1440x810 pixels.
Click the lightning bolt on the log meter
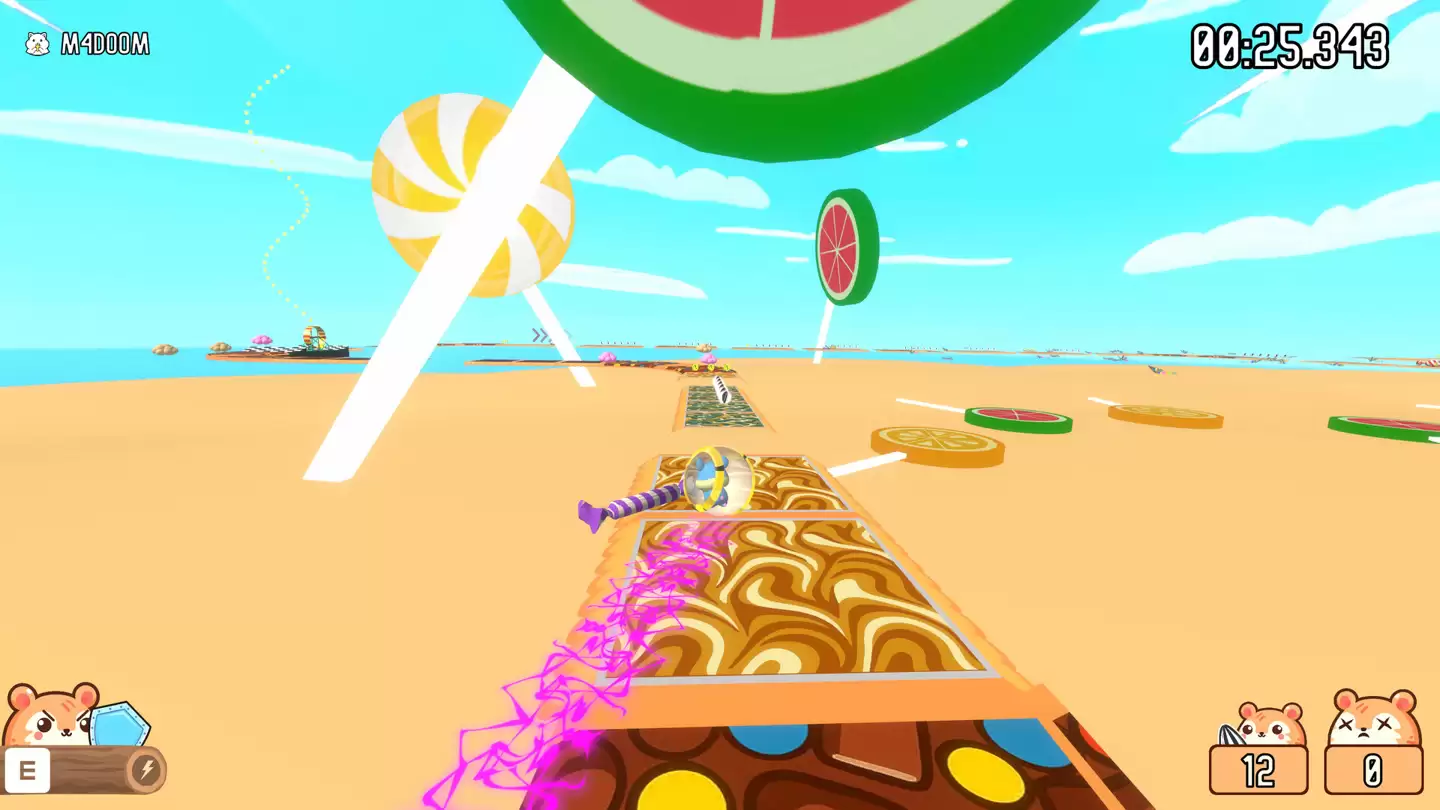pos(146,769)
